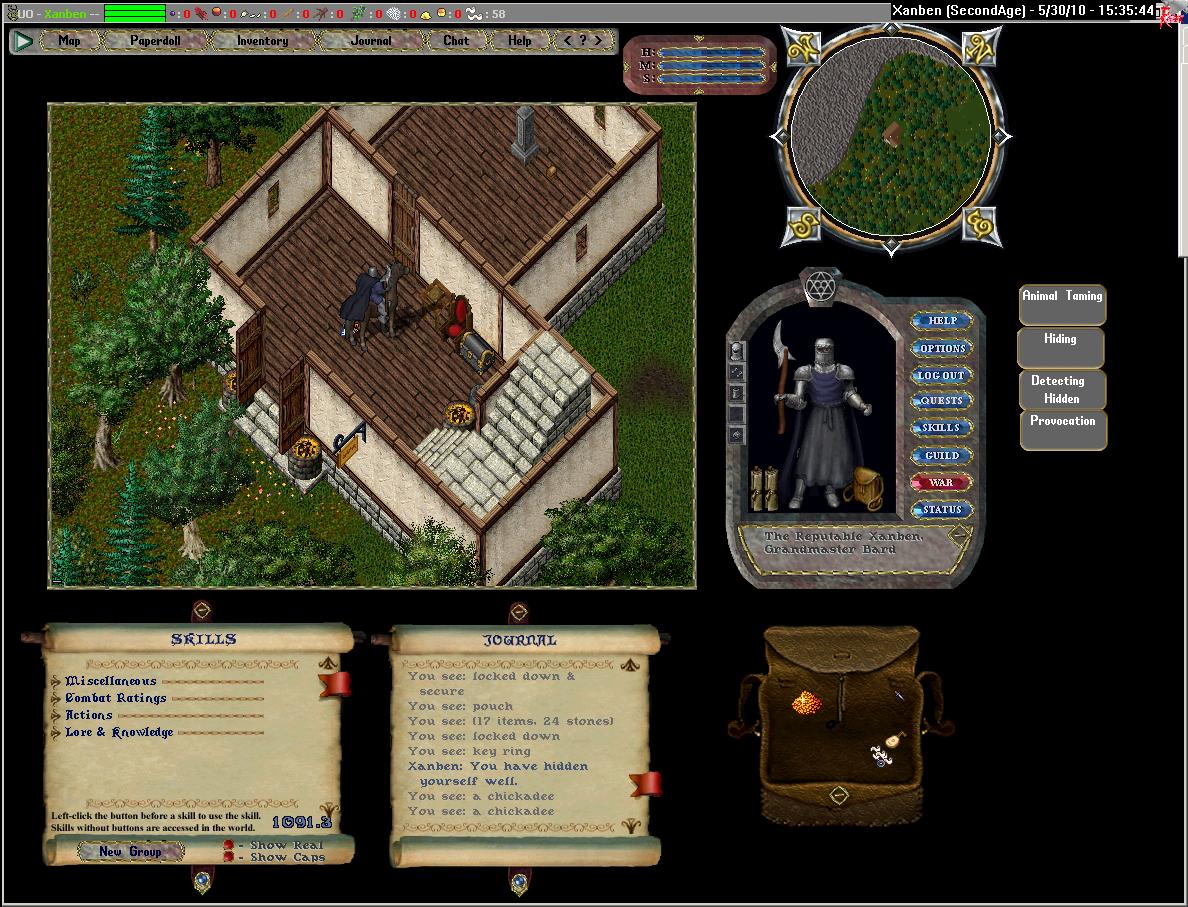1188x907 pixels.
Task: Click the paperdoll OPTIONS button
Action: pos(942,348)
